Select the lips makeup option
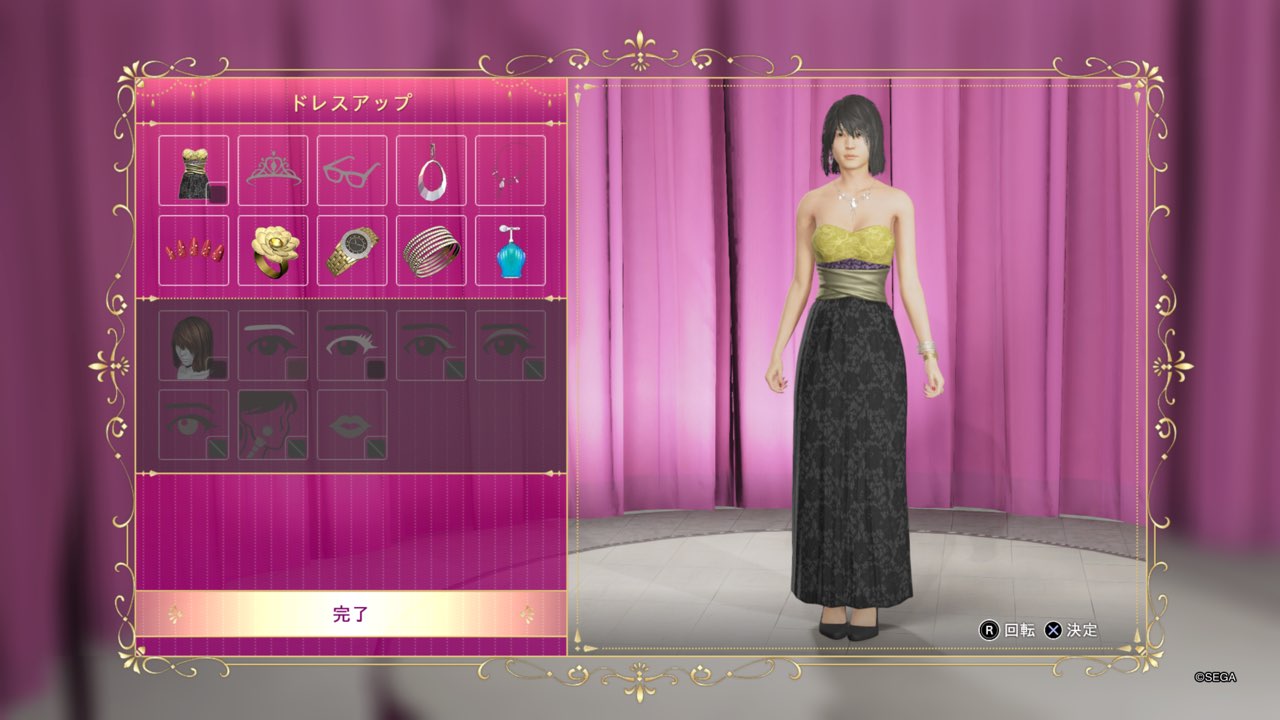The image size is (1280, 720). coord(352,424)
